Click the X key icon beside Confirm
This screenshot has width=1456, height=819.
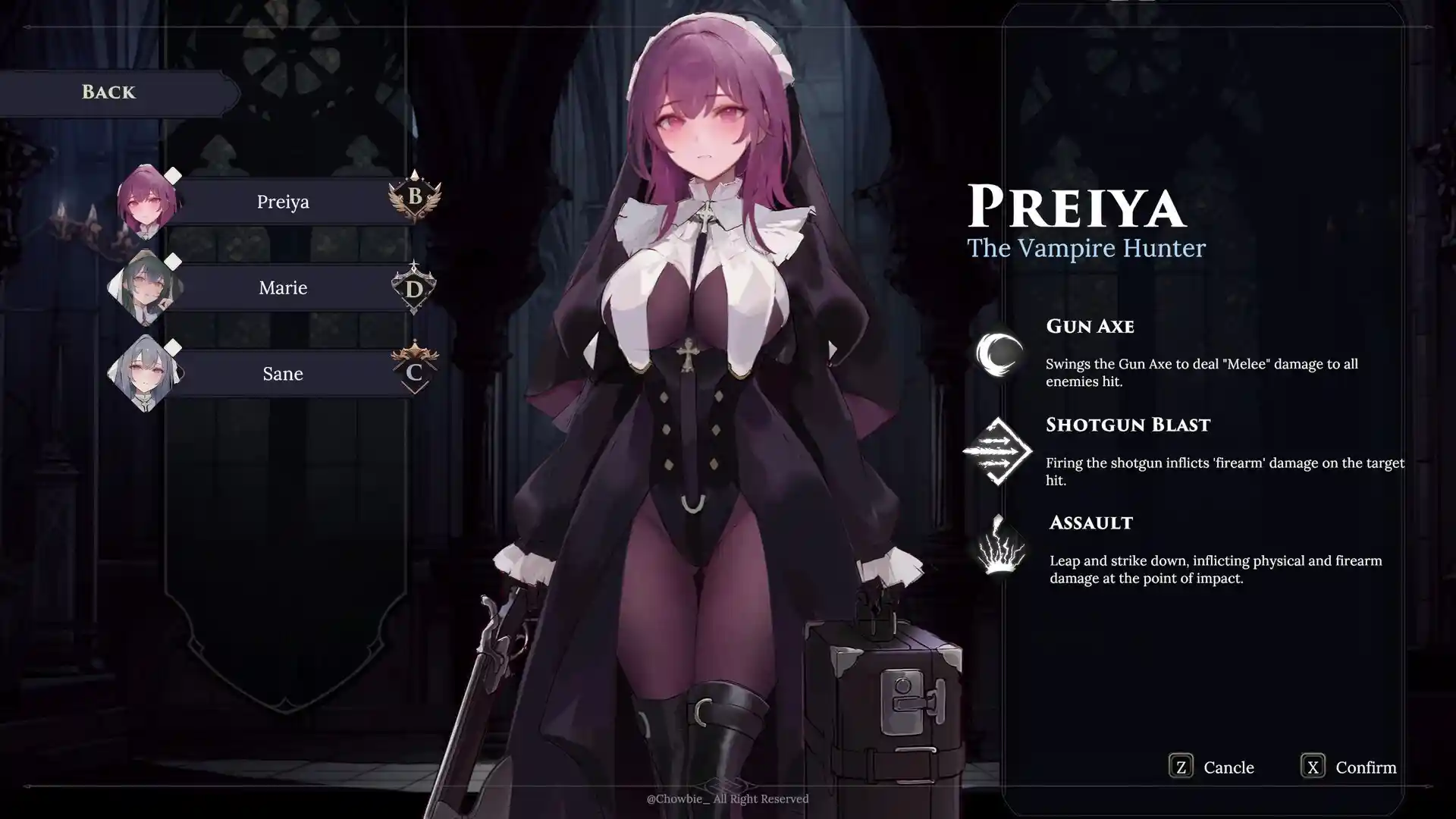(x=1314, y=767)
